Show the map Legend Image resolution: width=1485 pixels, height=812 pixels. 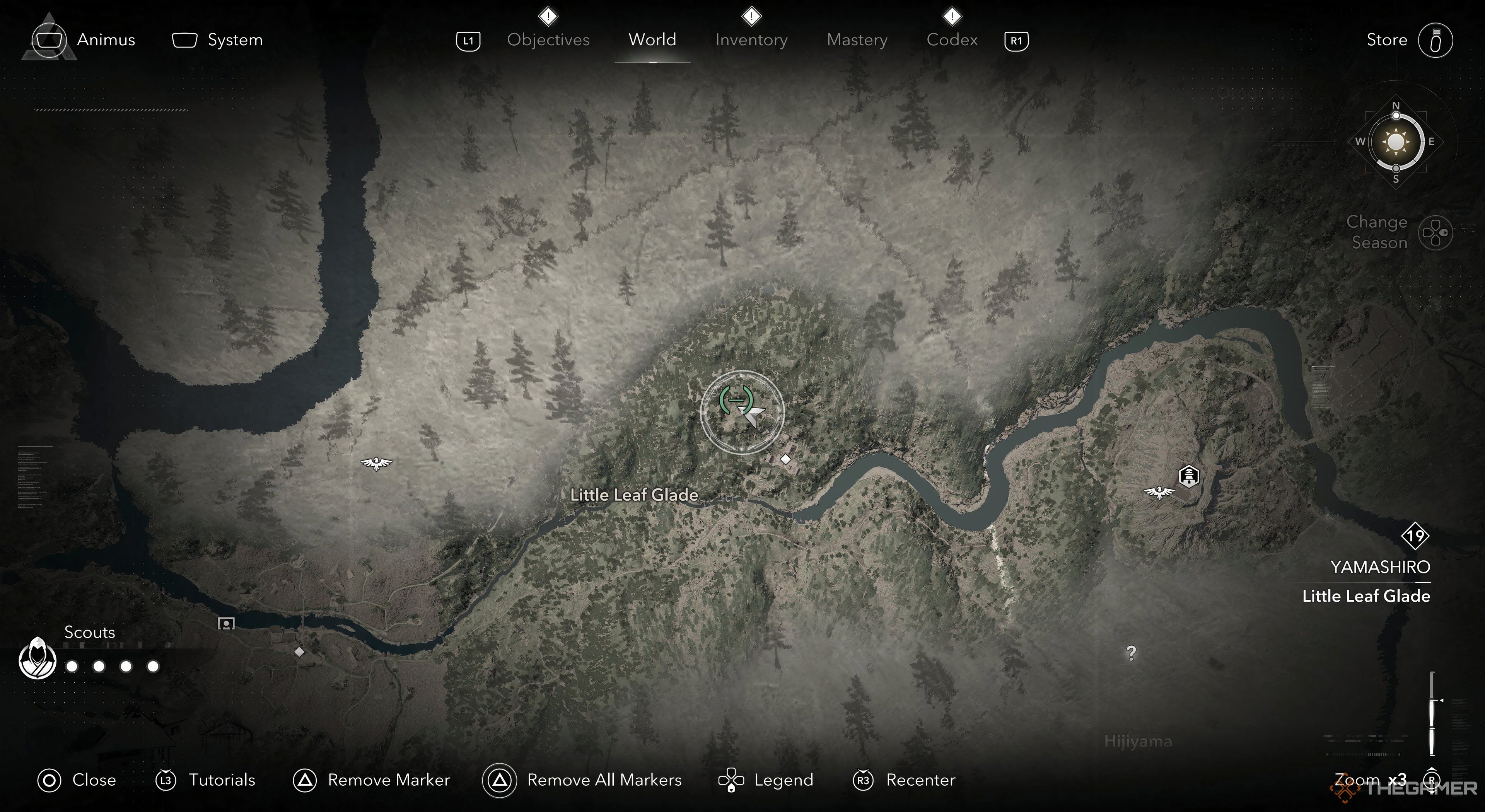(783, 780)
